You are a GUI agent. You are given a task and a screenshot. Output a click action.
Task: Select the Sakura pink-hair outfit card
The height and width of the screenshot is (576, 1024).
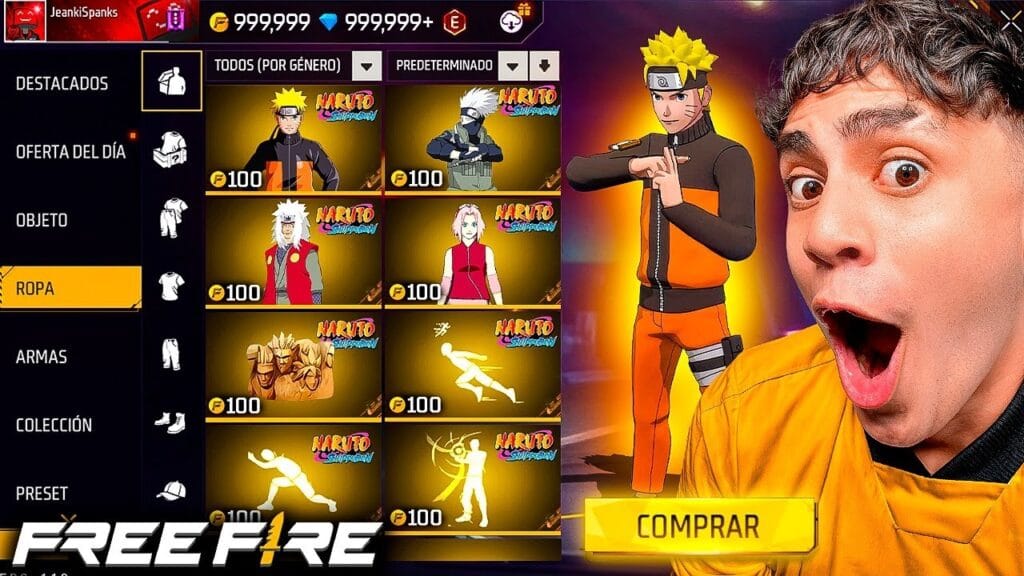pyautogui.click(x=472, y=252)
